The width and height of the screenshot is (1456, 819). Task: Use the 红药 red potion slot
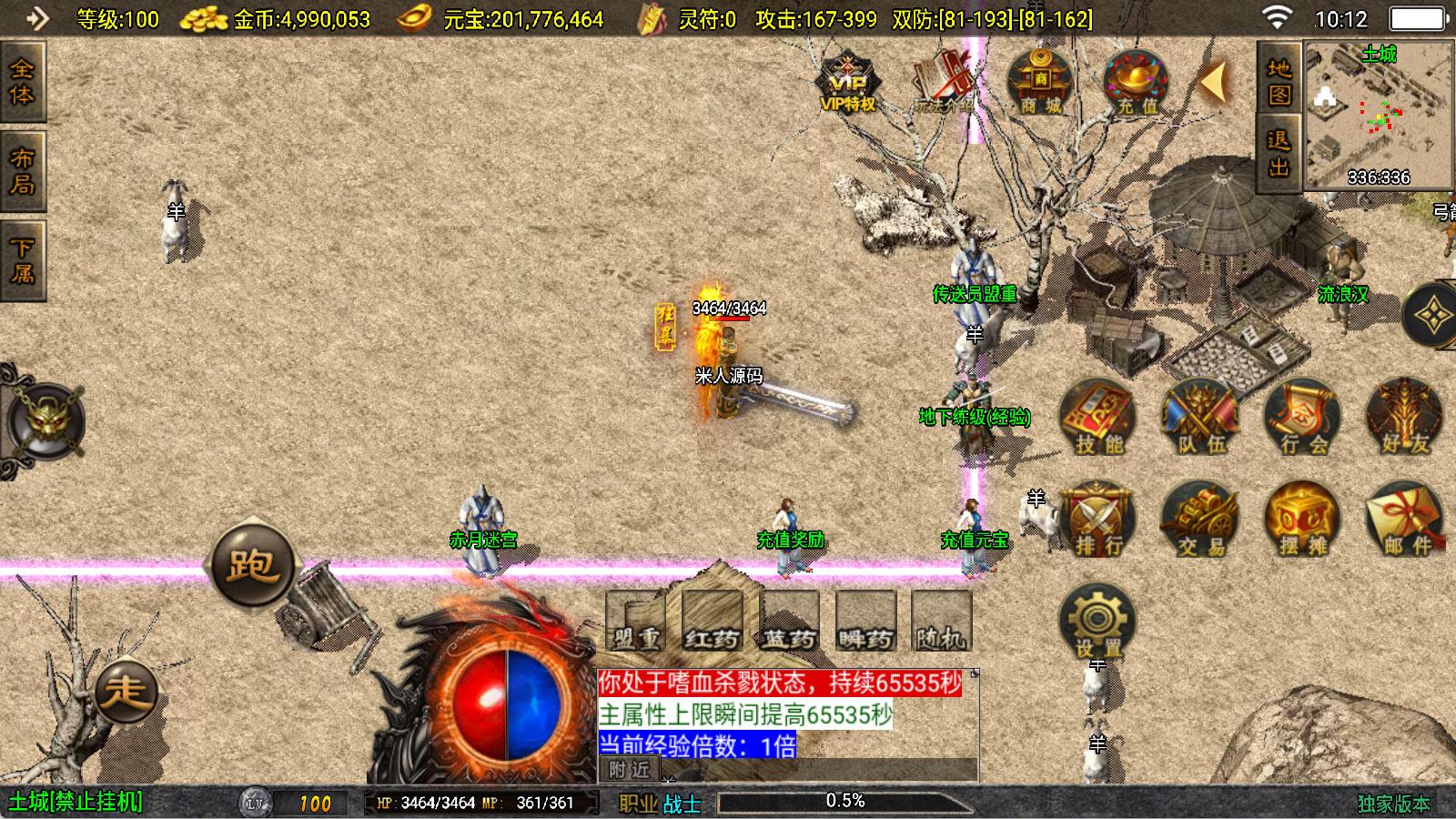click(x=713, y=622)
